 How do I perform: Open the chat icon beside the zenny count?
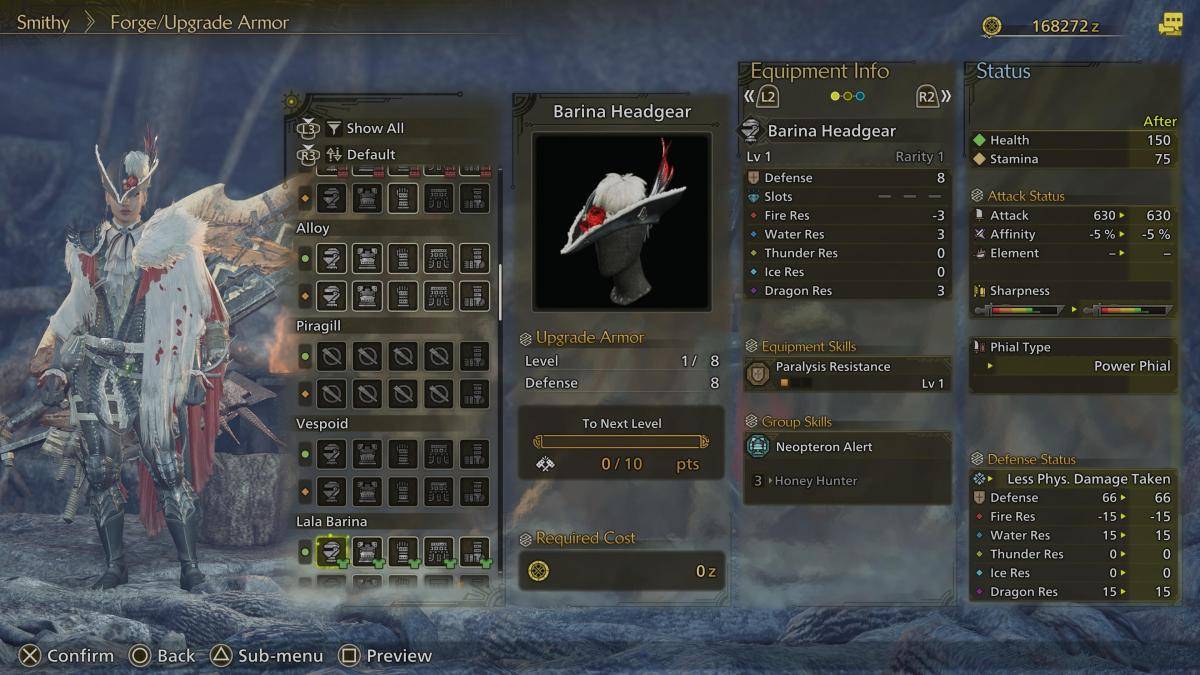[x=1170, y=25]
